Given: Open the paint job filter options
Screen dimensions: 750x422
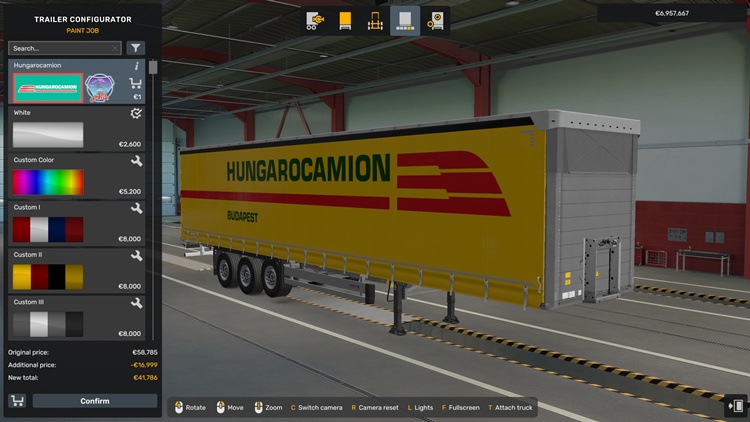Looking at the screenshot, I should tap(136, 48).
